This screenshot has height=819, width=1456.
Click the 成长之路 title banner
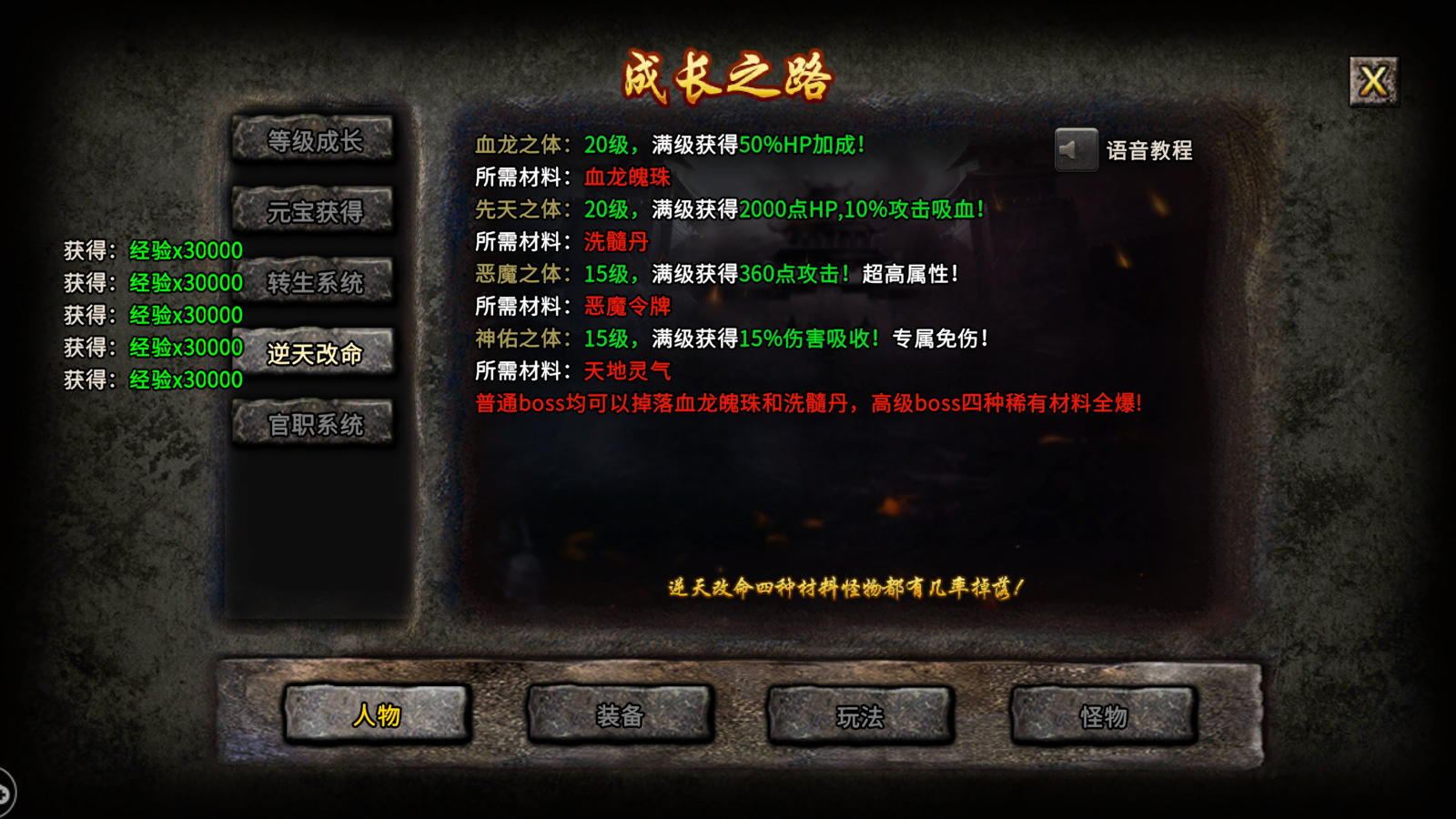(728, 76)
